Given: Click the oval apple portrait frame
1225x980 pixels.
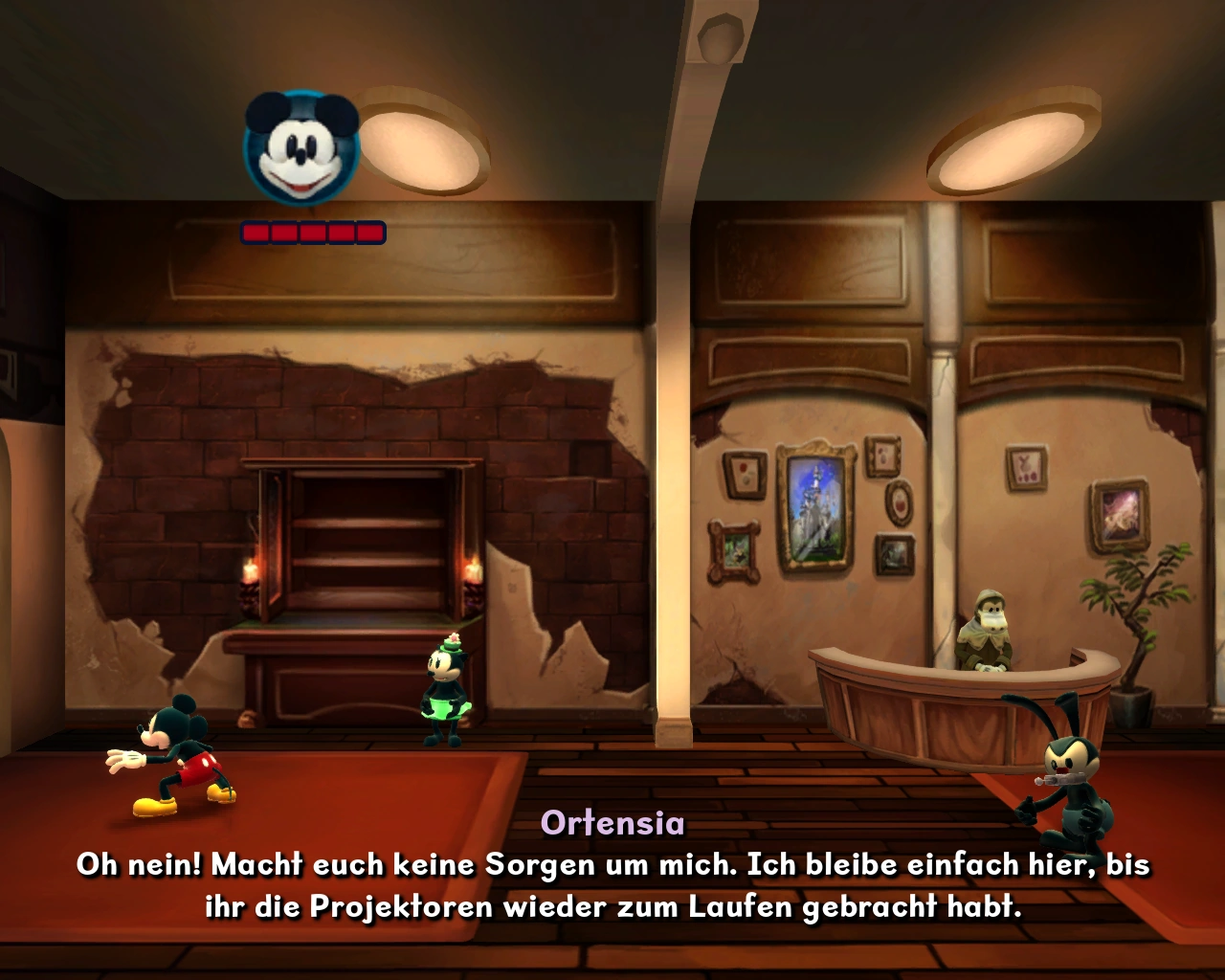Looking at the screenshot, I should pyautogui.click(x=899, y=502).
